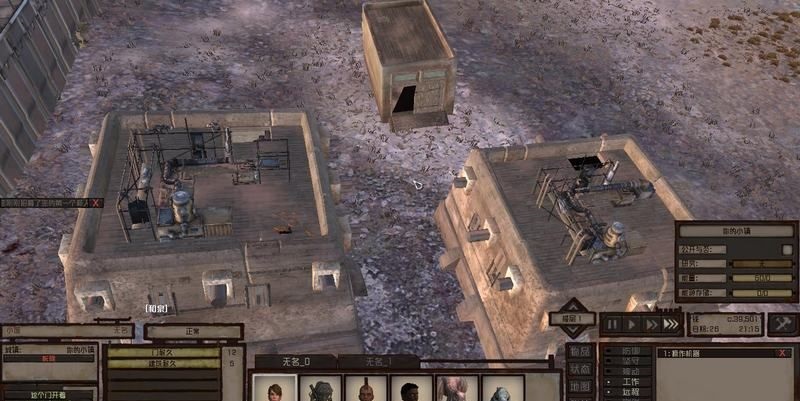This screenshot has width=800, height=401.
Task: Set game speed to normal play
Action: tap(631, 324)
